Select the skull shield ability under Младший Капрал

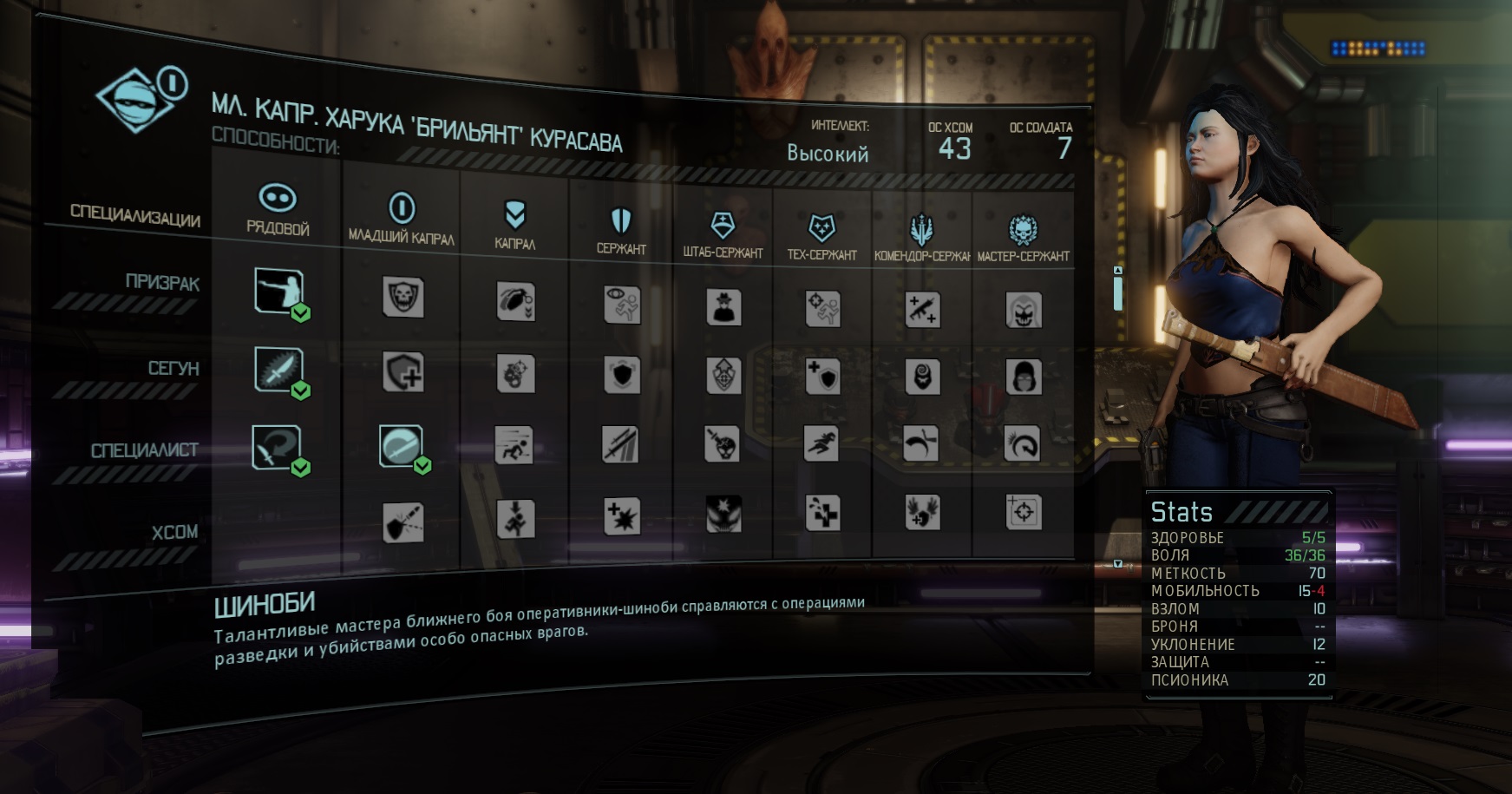(403, 298)
